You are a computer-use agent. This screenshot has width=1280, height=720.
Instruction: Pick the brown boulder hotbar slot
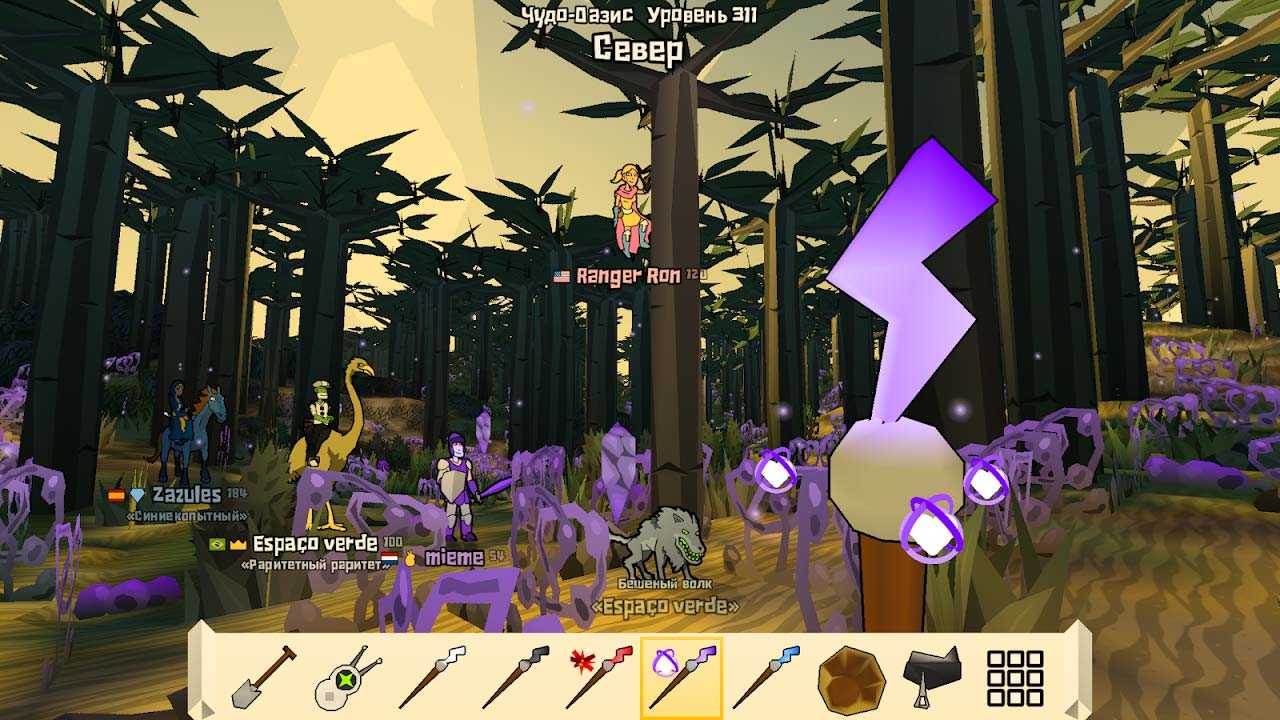coord(851,678)
